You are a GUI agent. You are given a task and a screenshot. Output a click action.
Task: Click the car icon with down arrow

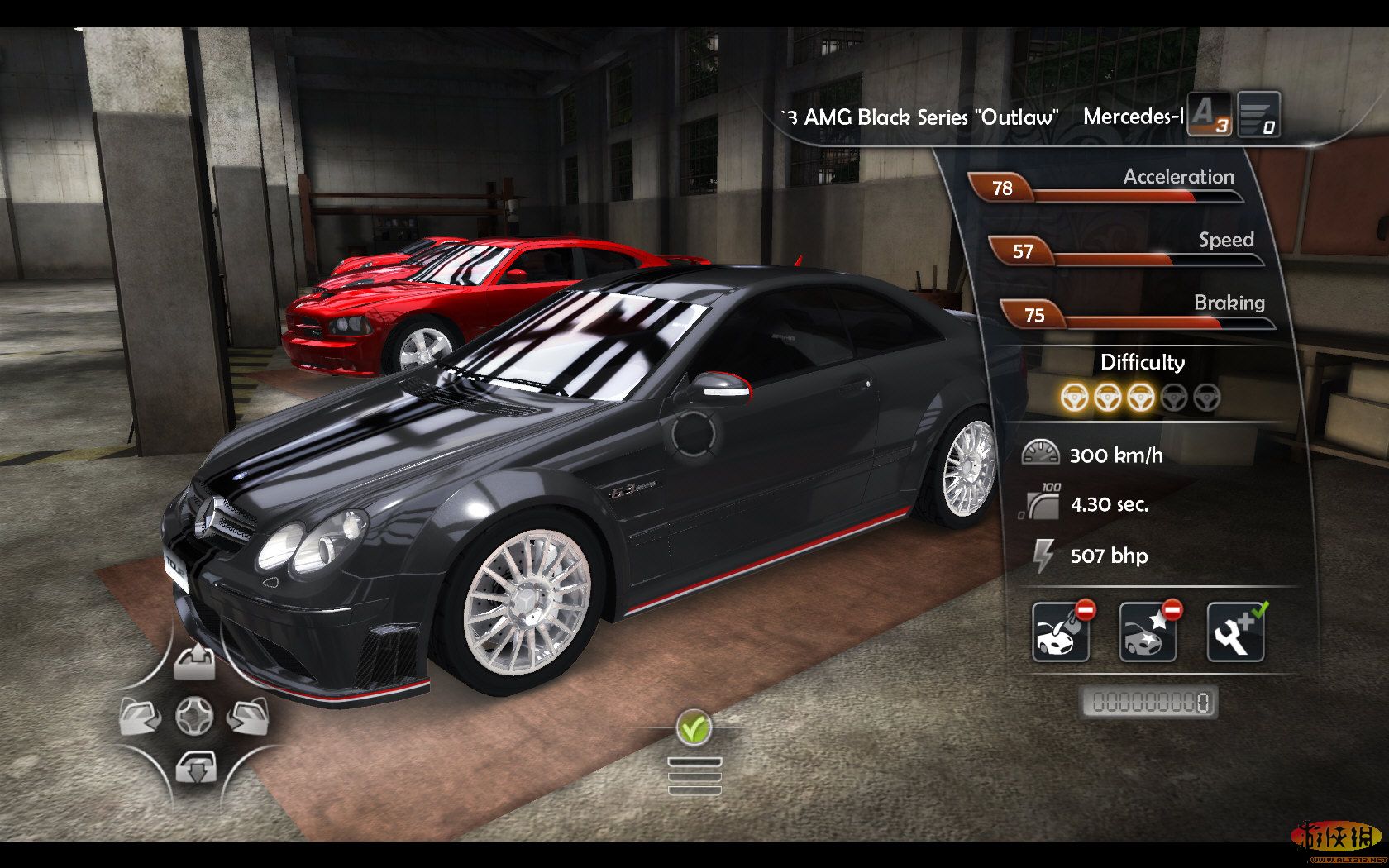coord(196,768)
